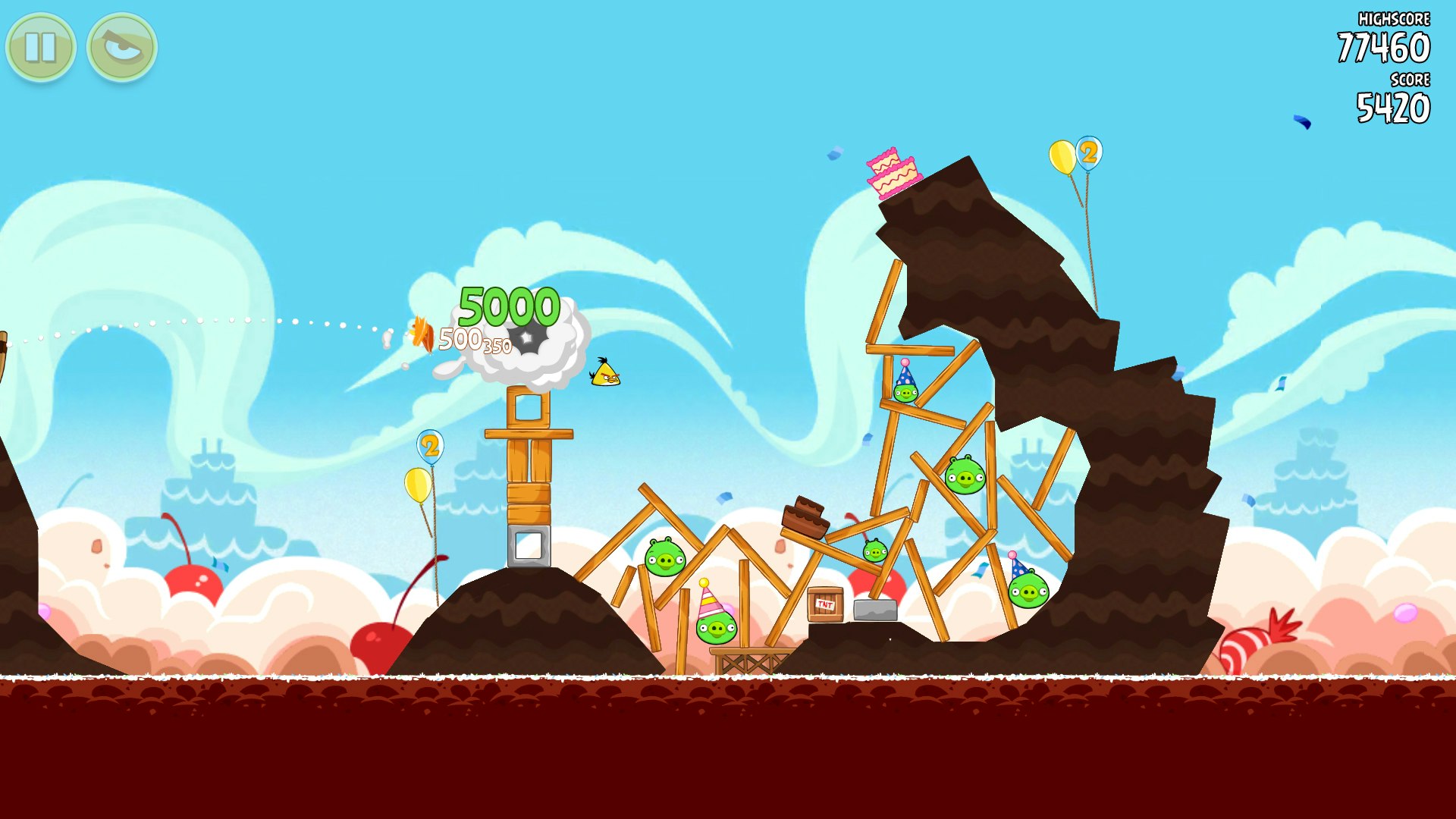Tap the yellow bird waiting mid-air

[x=605, y=375]
